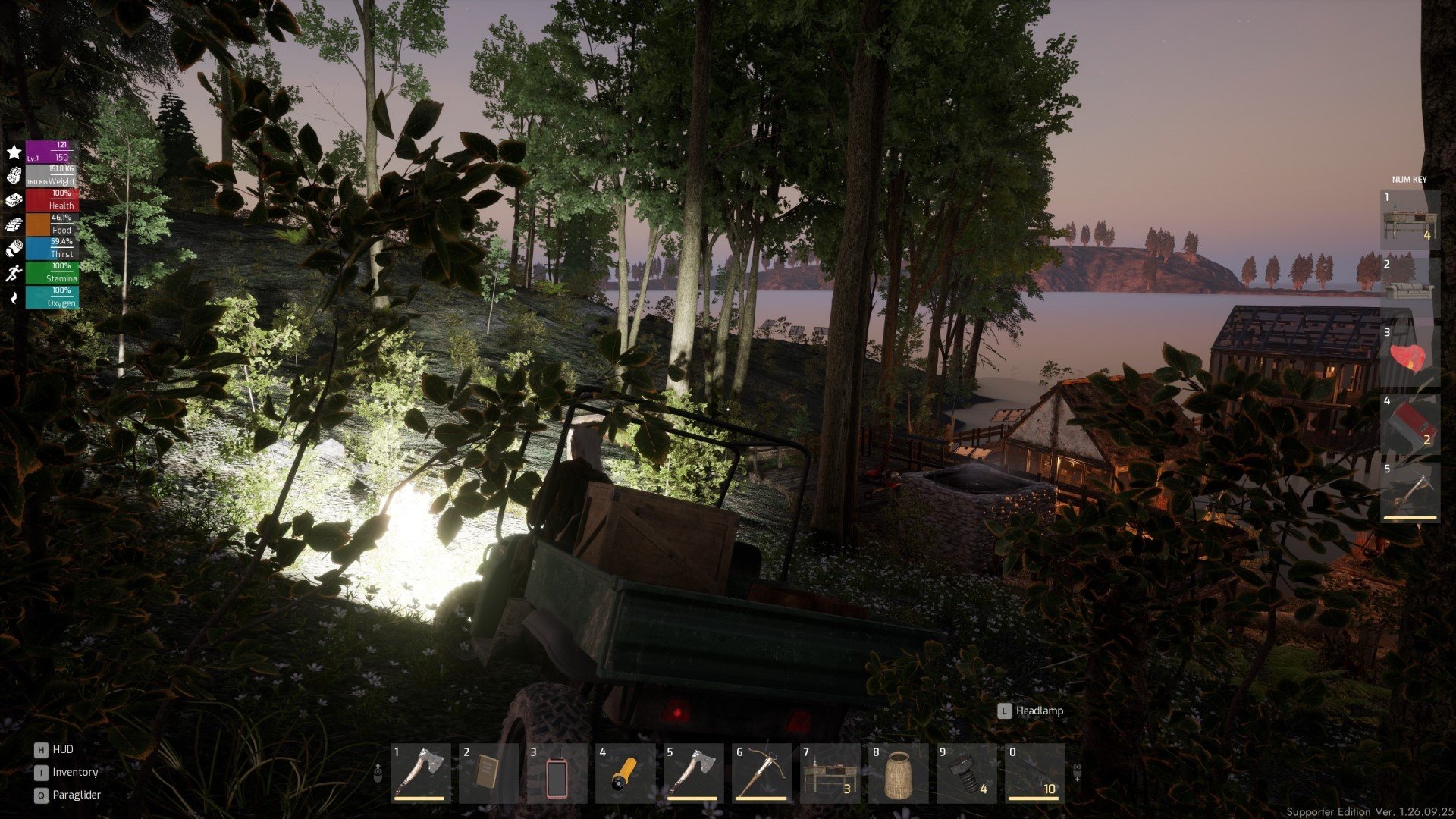Select the axe in hotbar slot 5

[693, 773]
